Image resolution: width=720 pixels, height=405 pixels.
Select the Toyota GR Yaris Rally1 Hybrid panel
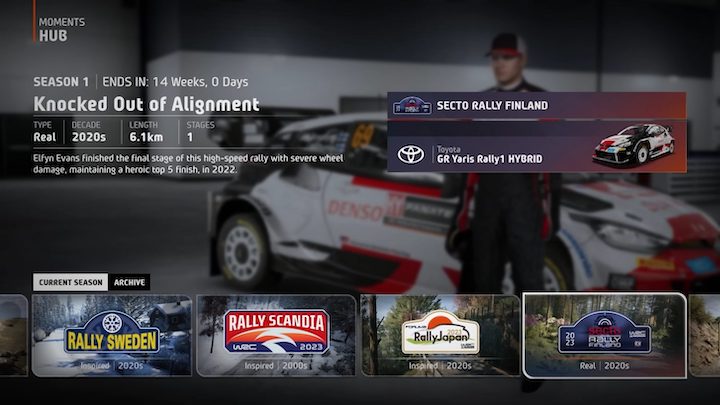[536, 148]
